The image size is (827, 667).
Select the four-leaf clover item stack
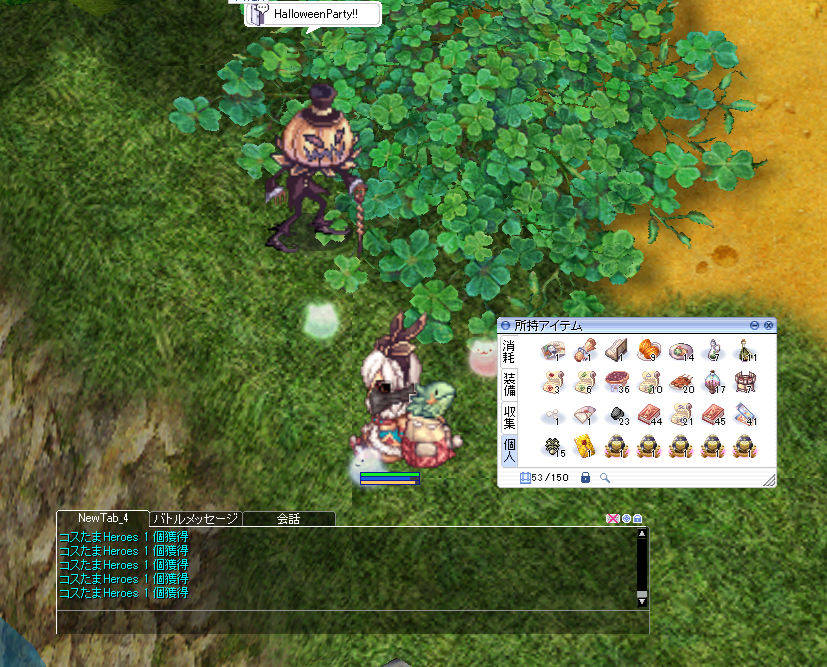550,446
